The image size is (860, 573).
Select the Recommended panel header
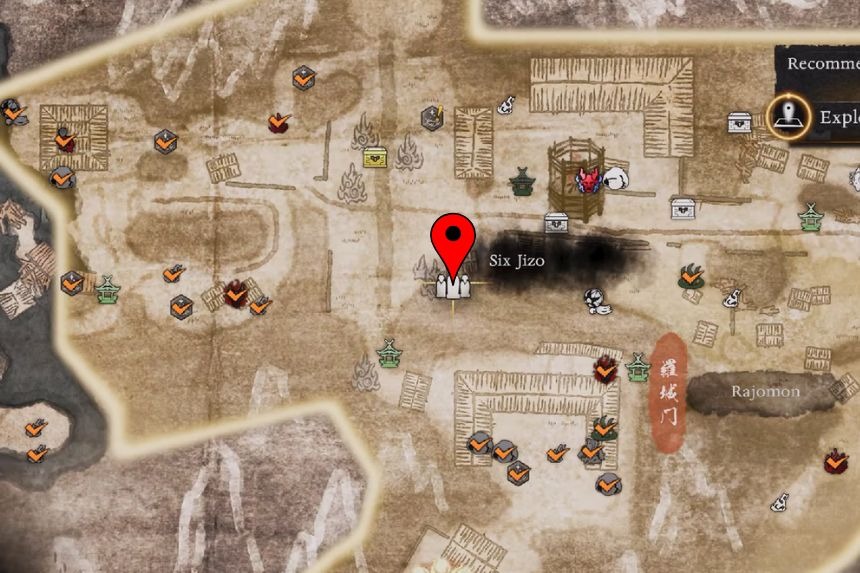[822, 63]
